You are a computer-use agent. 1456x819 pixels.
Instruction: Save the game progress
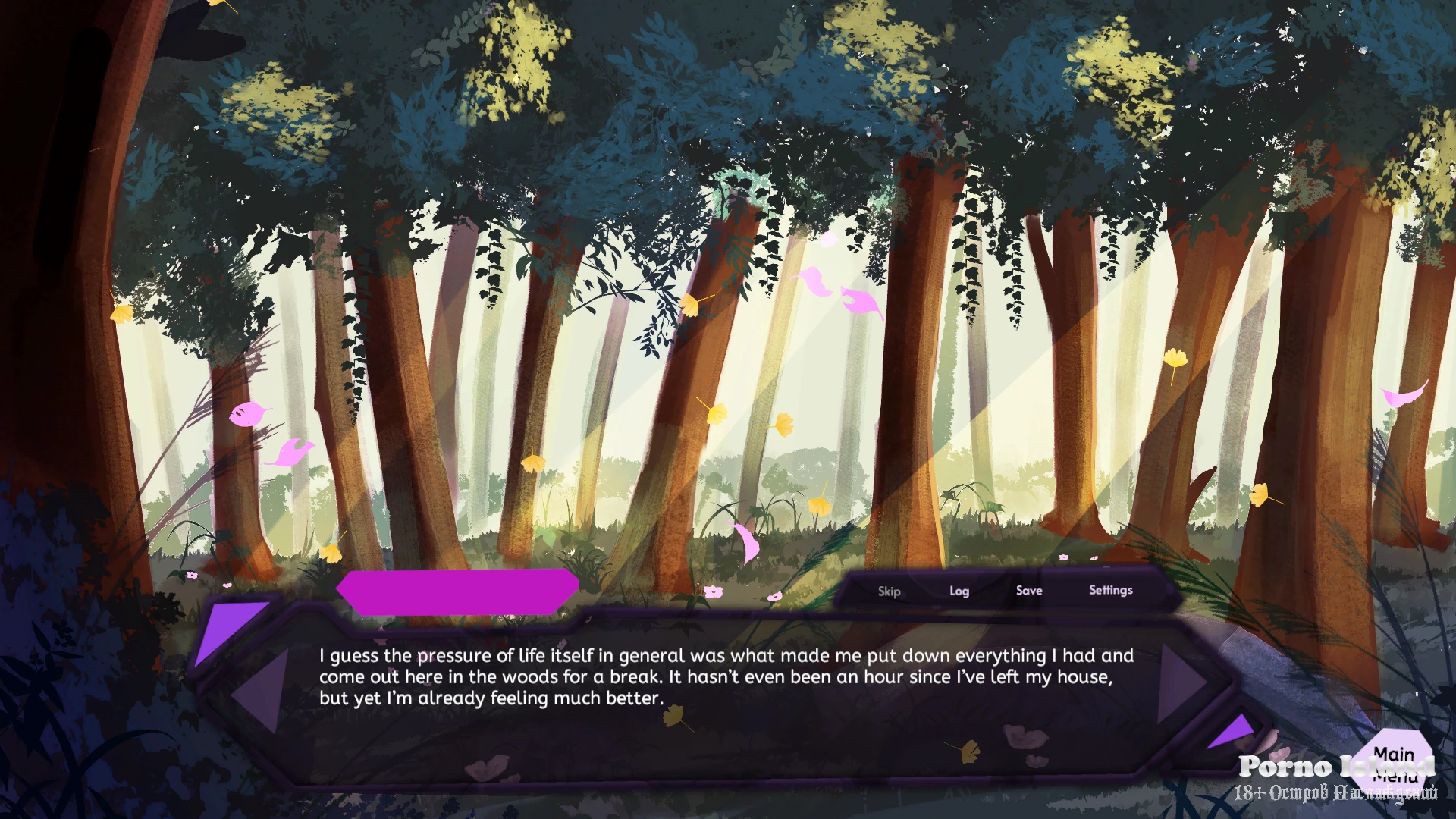coord(1028,591)
